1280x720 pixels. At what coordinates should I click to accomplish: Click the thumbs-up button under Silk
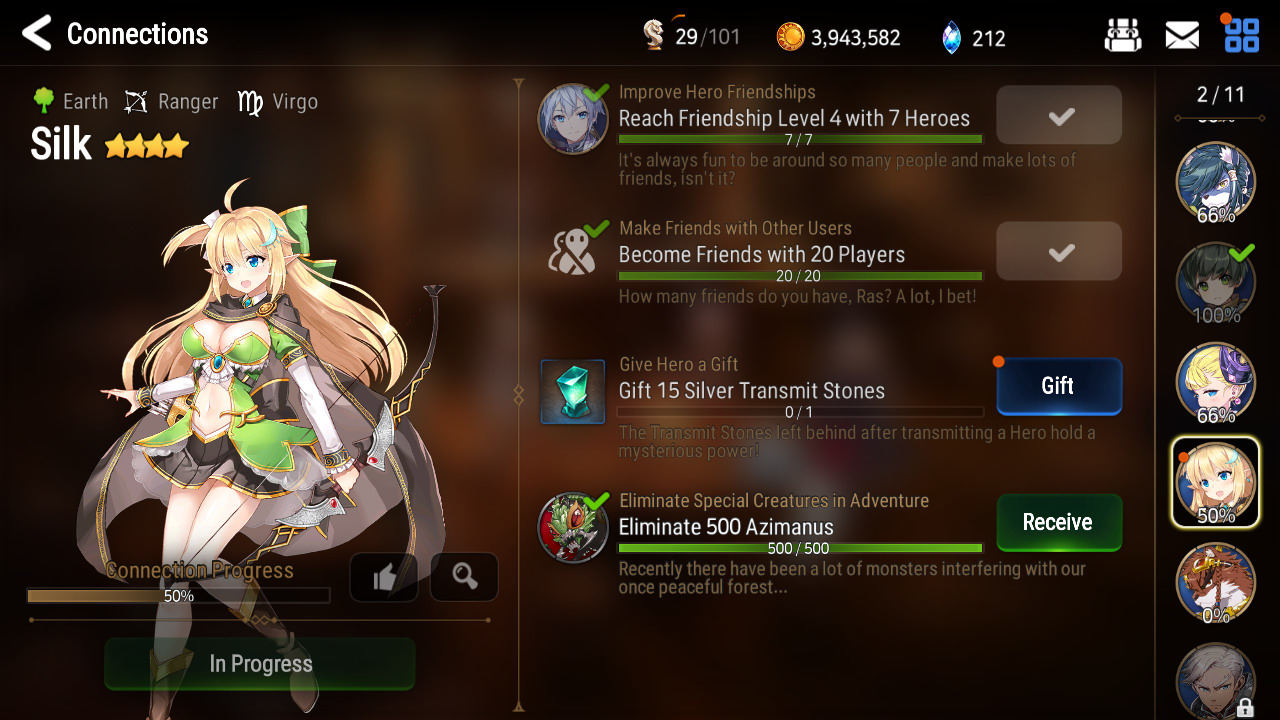point(384,577)
